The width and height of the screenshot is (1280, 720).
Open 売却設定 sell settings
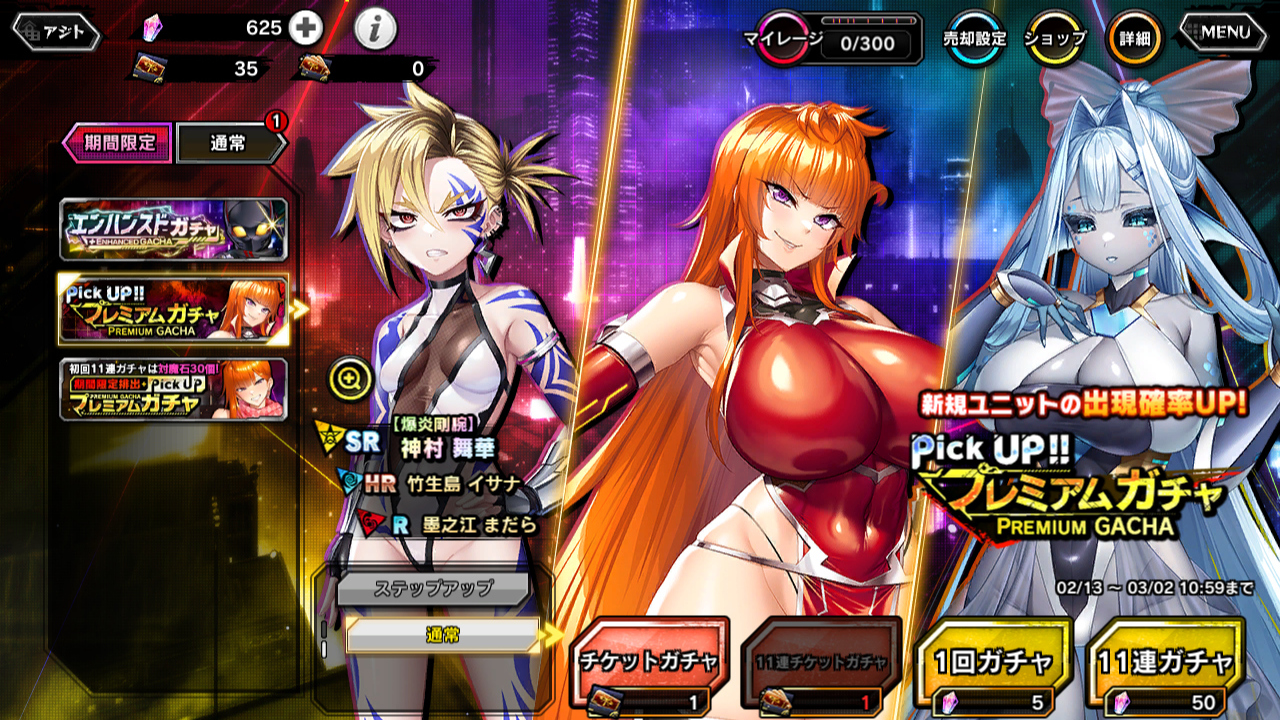click(x=974, y=39)
